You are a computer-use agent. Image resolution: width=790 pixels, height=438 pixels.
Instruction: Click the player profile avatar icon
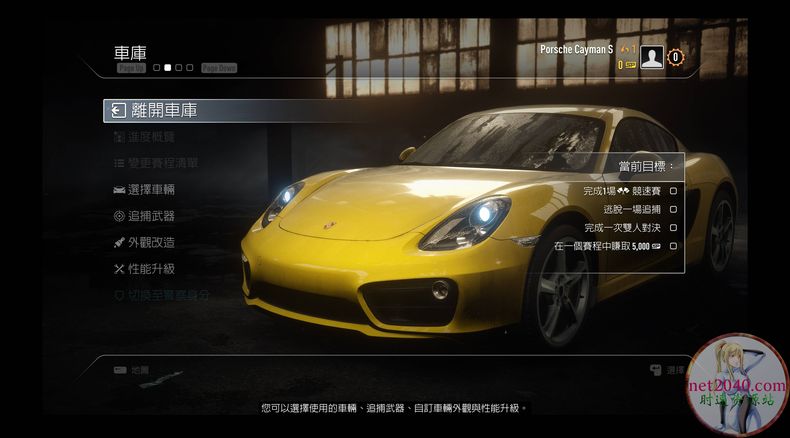pos(652,57)
